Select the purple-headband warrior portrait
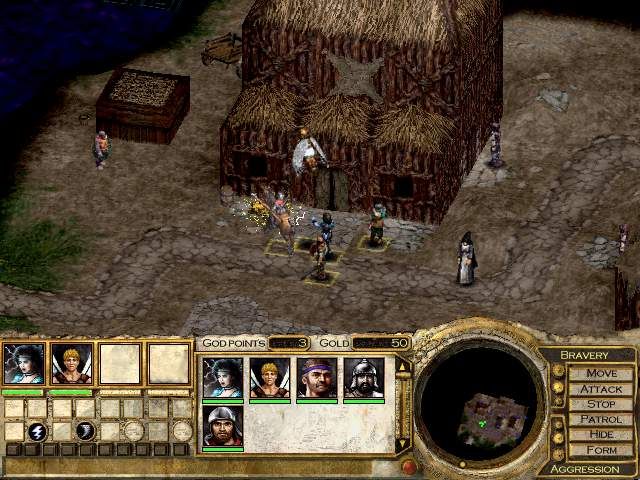 316,378
